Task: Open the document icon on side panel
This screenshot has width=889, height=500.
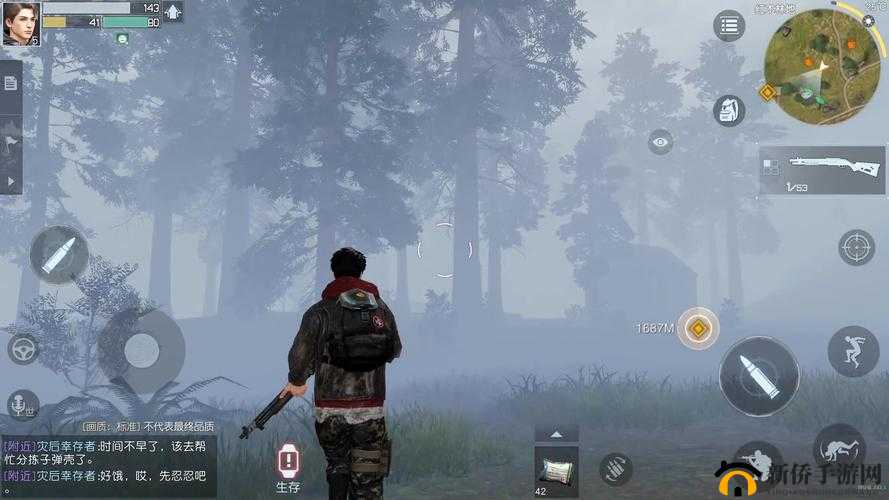Action: pyautogui.click(x=10, y=83)
